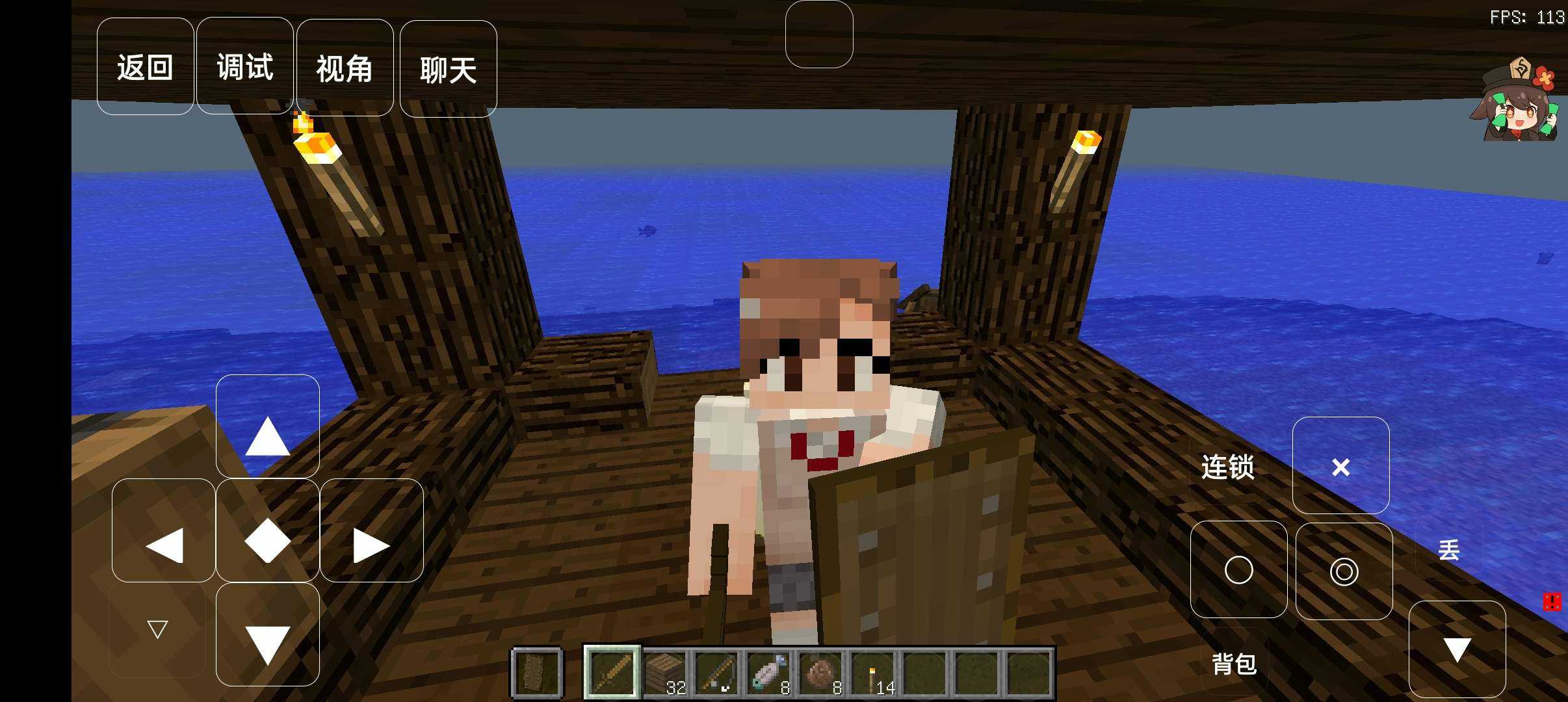Click the offhand shield slot
The image size is (1568, 702).
point(536,673)
